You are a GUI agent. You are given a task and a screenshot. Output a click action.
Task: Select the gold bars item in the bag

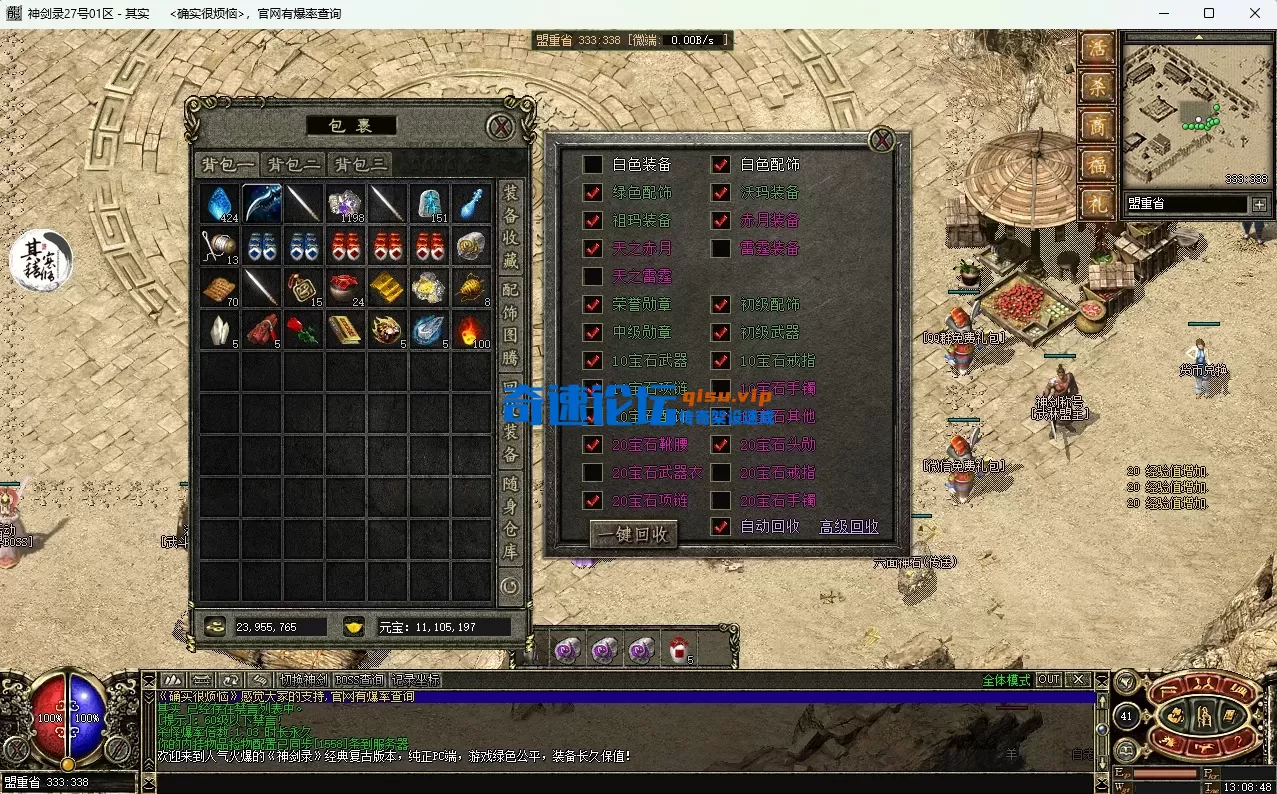pos(387,288)
